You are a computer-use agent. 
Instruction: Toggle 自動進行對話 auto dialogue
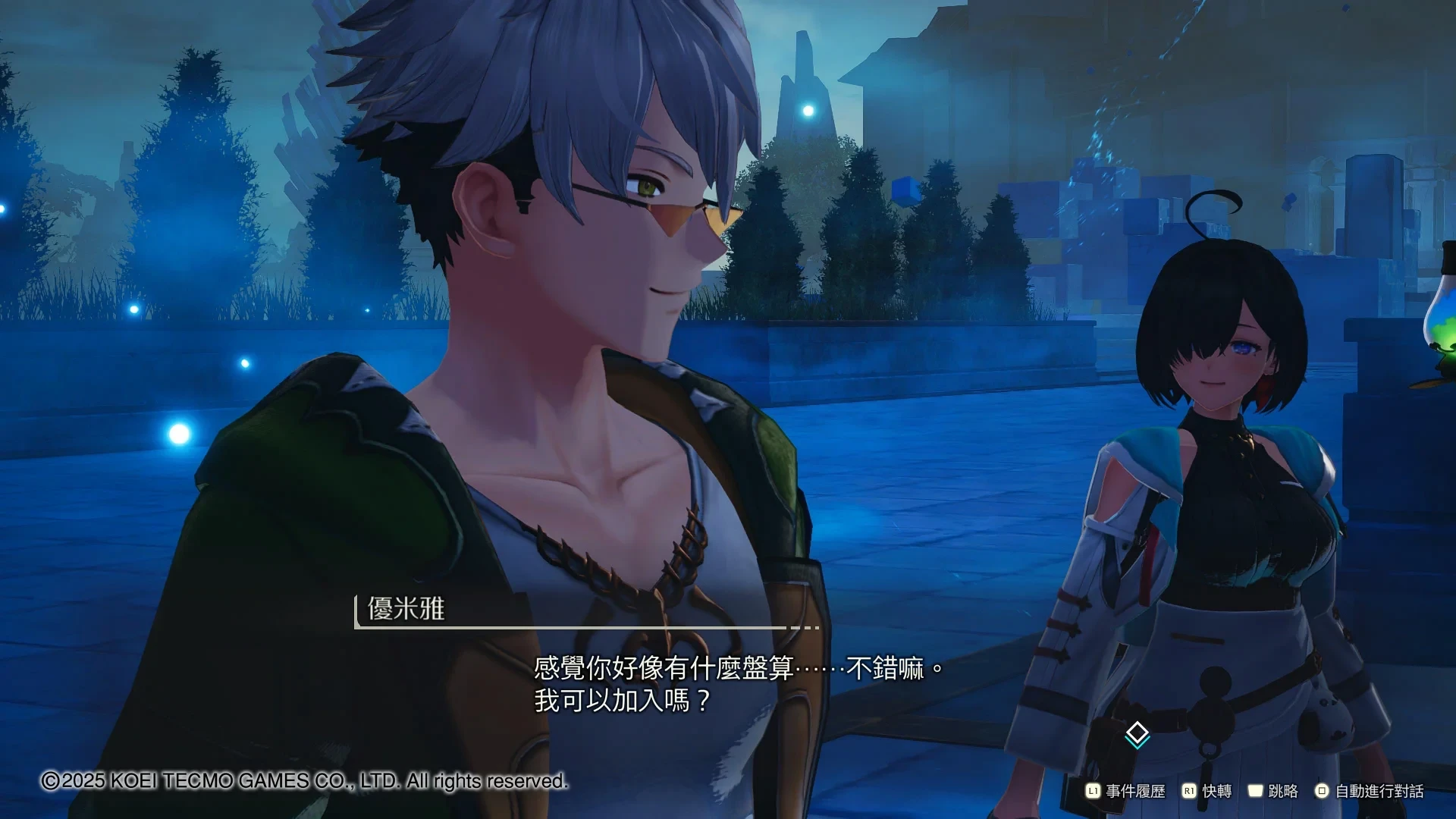point(1369,791)
